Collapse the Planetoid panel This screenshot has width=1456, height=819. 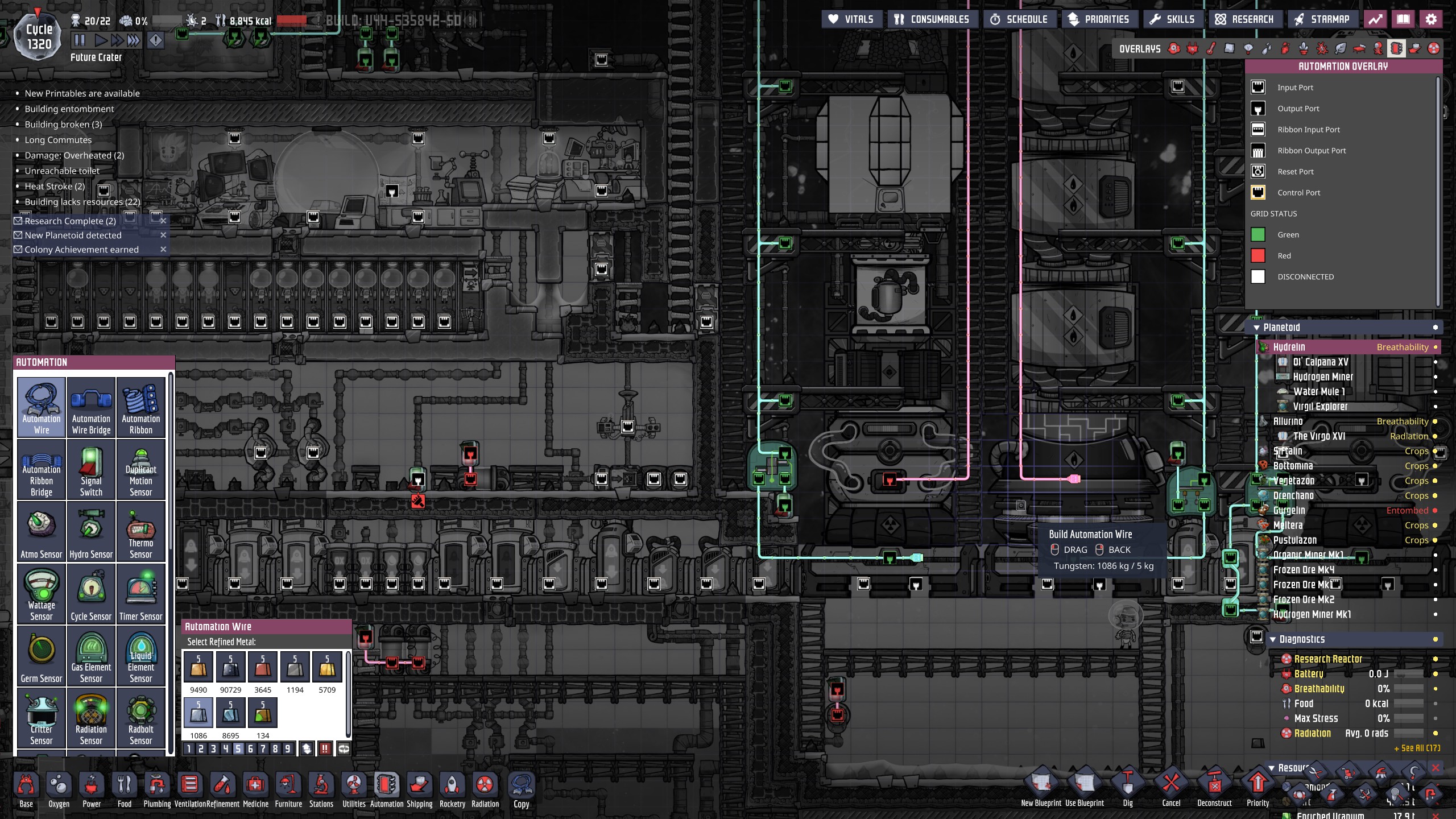[x=1256, y=327]
